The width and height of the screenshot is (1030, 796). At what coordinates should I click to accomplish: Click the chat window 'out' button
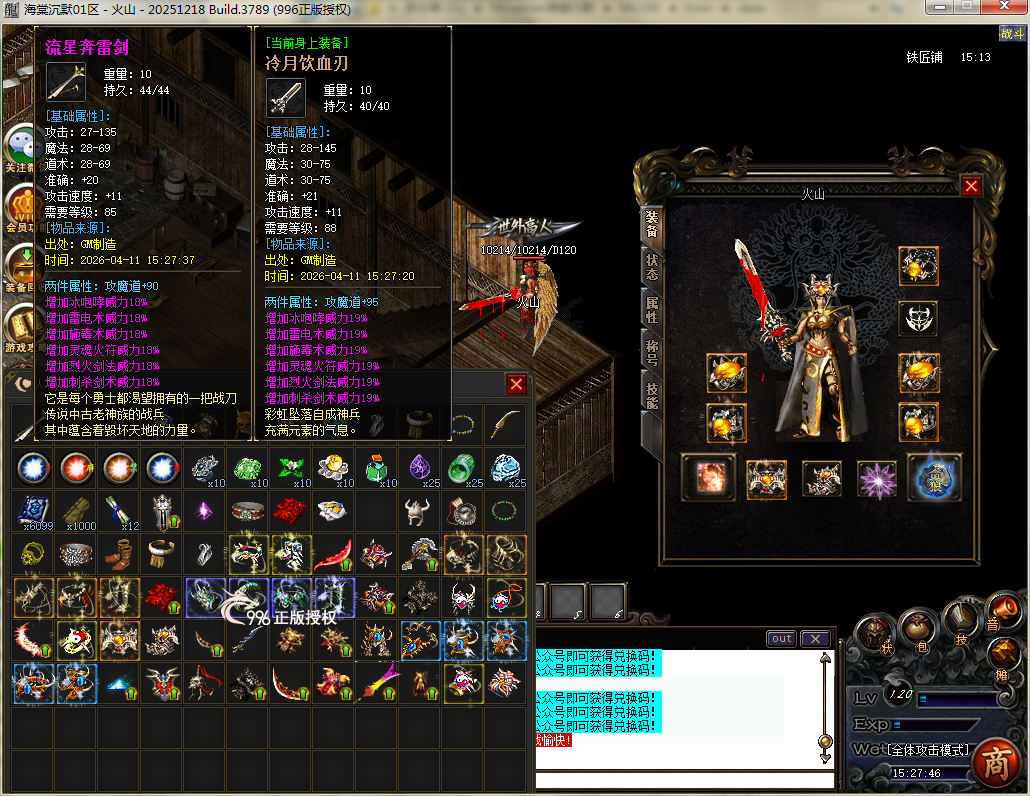pyautogui.click(x=781, y=639)
